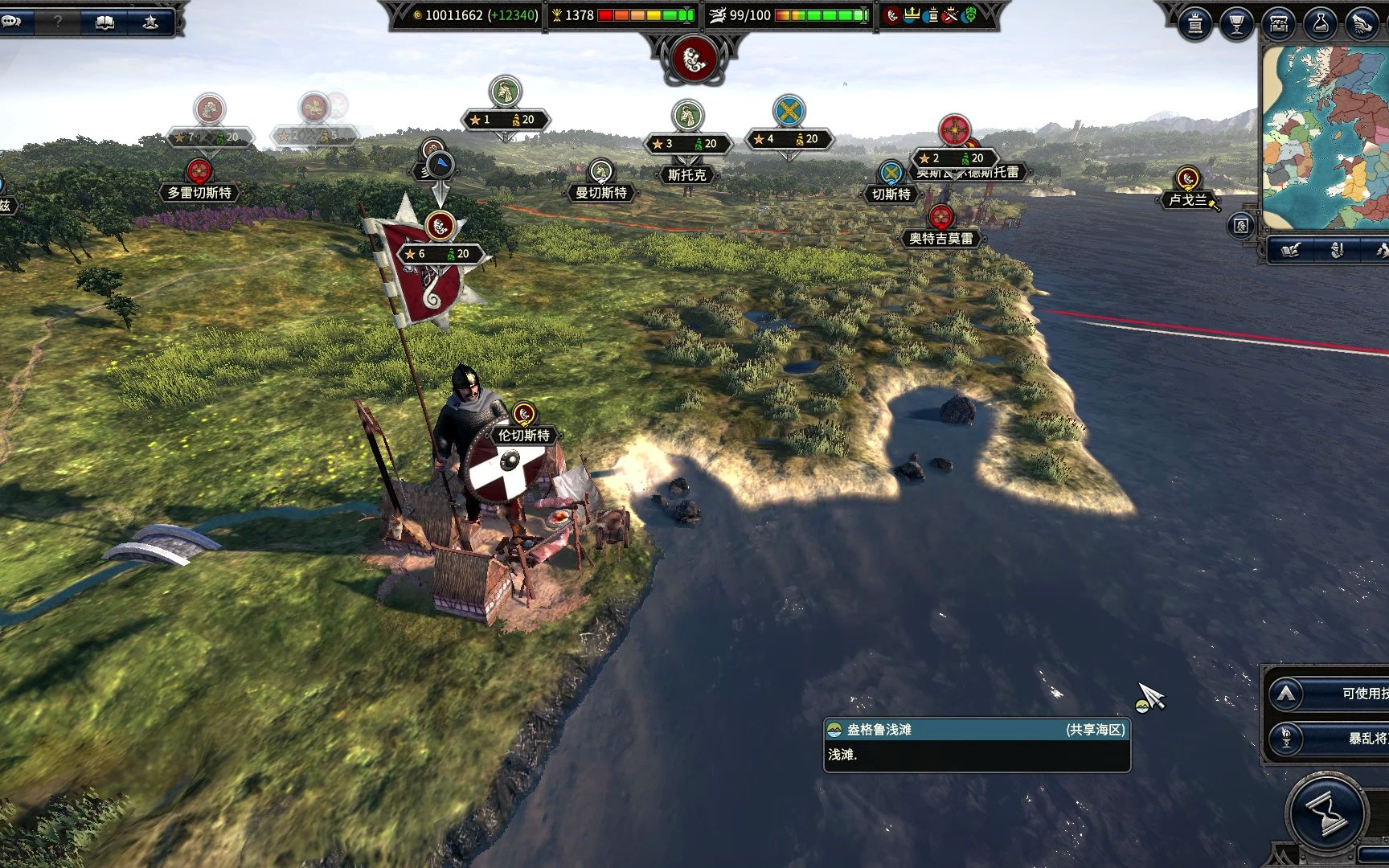
Task: Open the faction emblem at top center
Action: (694, 58)
